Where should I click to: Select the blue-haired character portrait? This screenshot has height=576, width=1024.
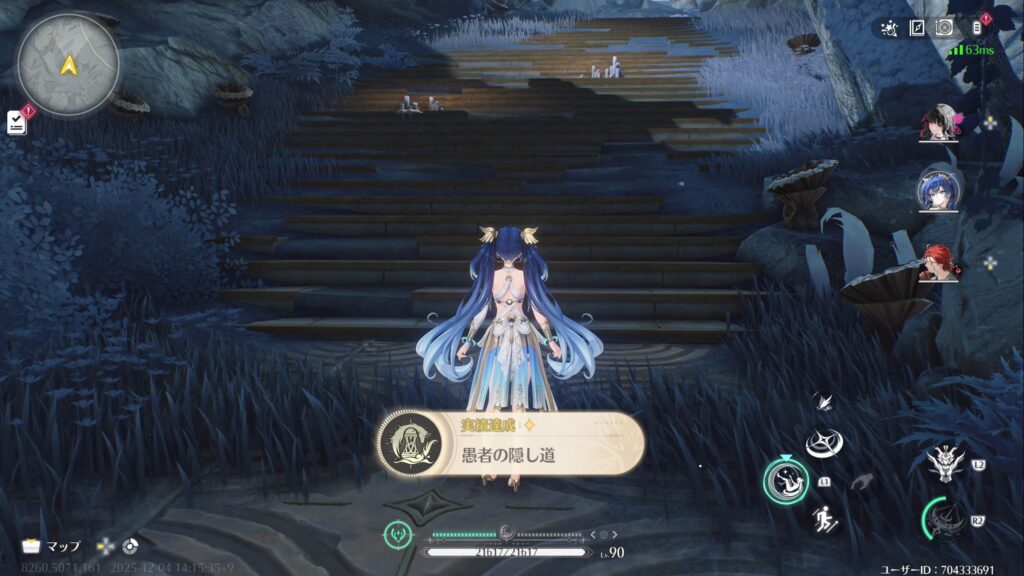(938, 191)
